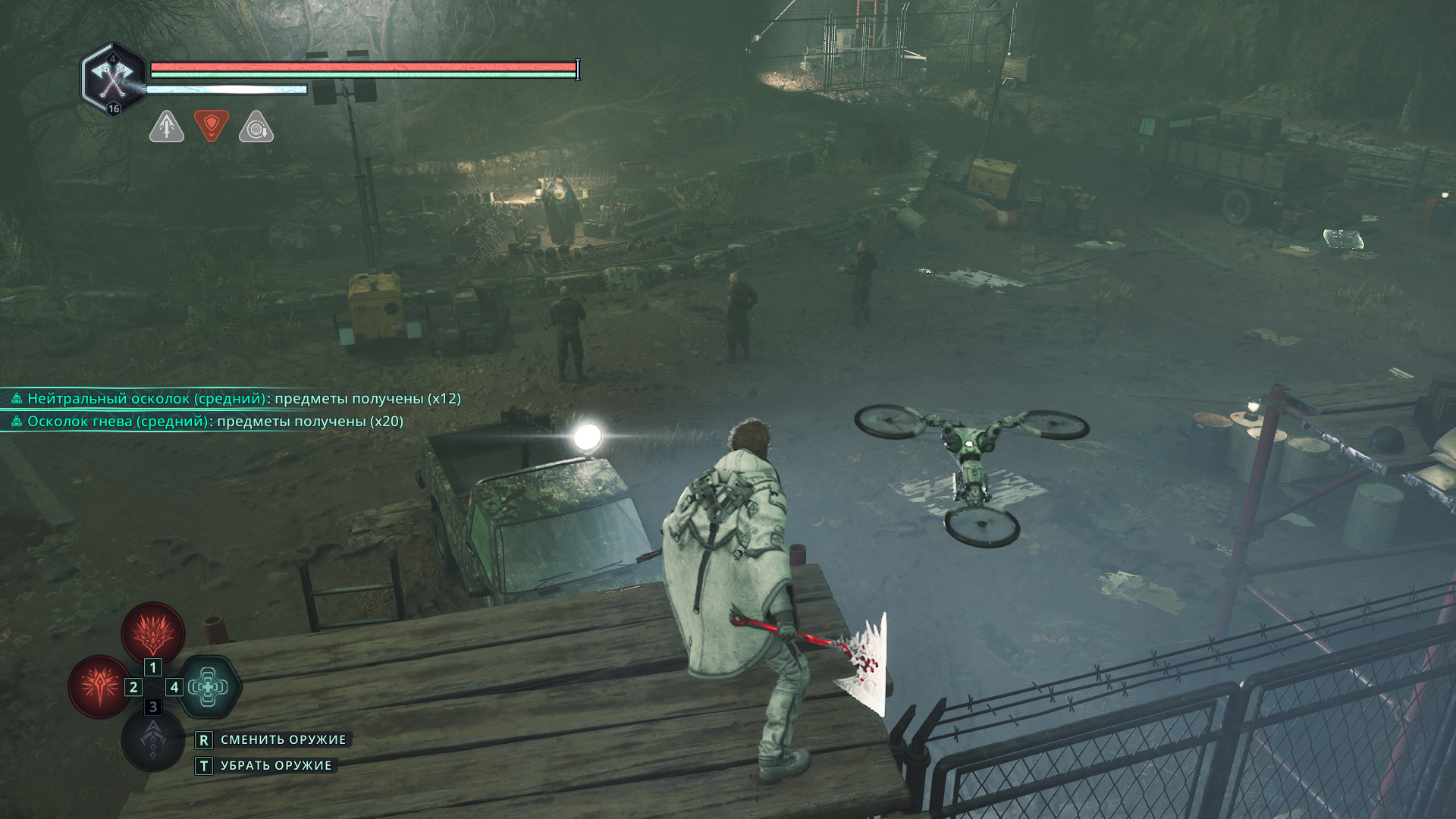Activate the red spiky beast ability in slot 1
1456x819 pixels.
coord(153,632)
